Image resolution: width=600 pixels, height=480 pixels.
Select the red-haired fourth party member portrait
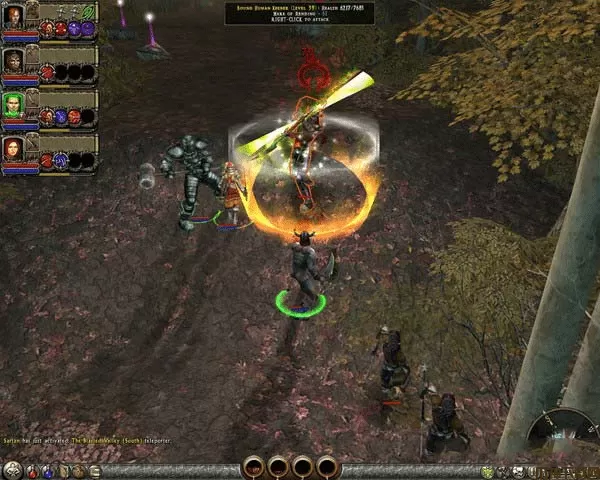click(13, 150)
